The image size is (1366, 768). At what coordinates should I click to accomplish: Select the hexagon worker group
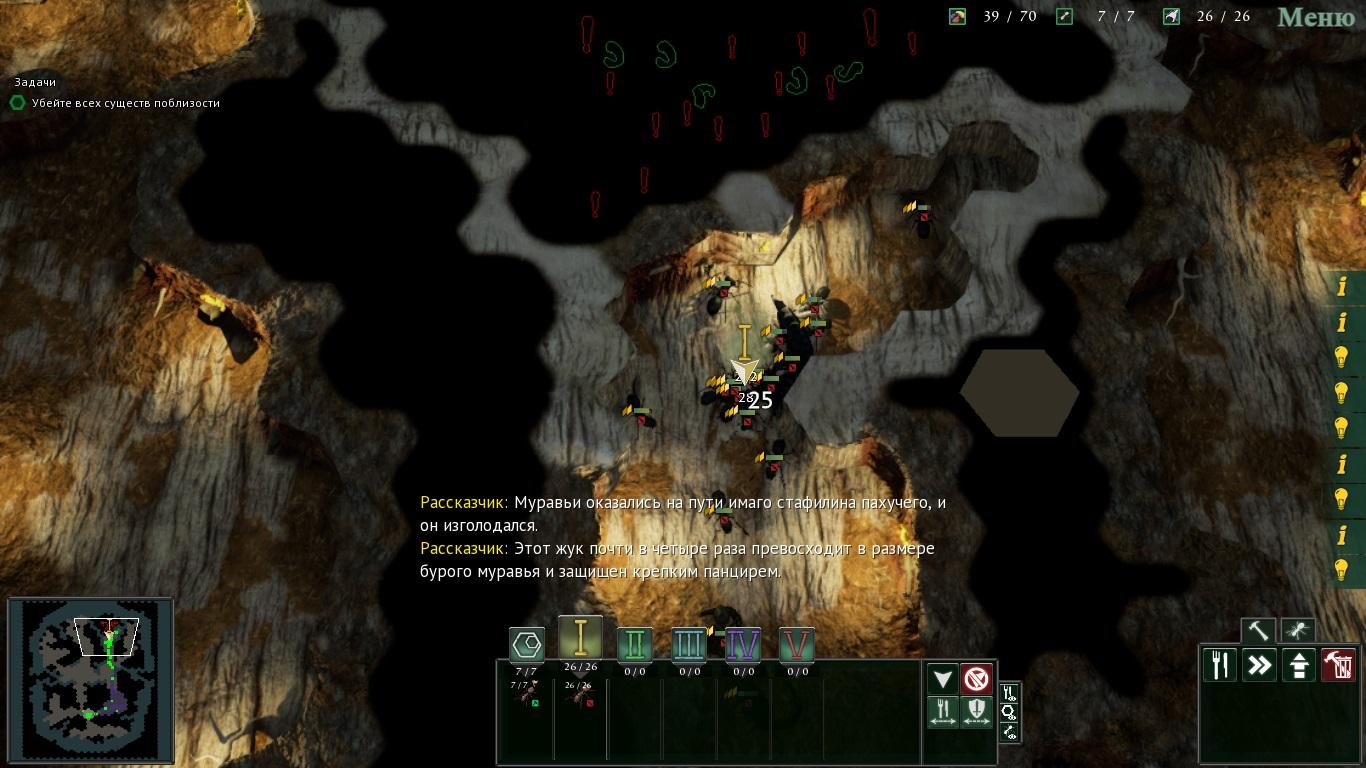[526, 644]
